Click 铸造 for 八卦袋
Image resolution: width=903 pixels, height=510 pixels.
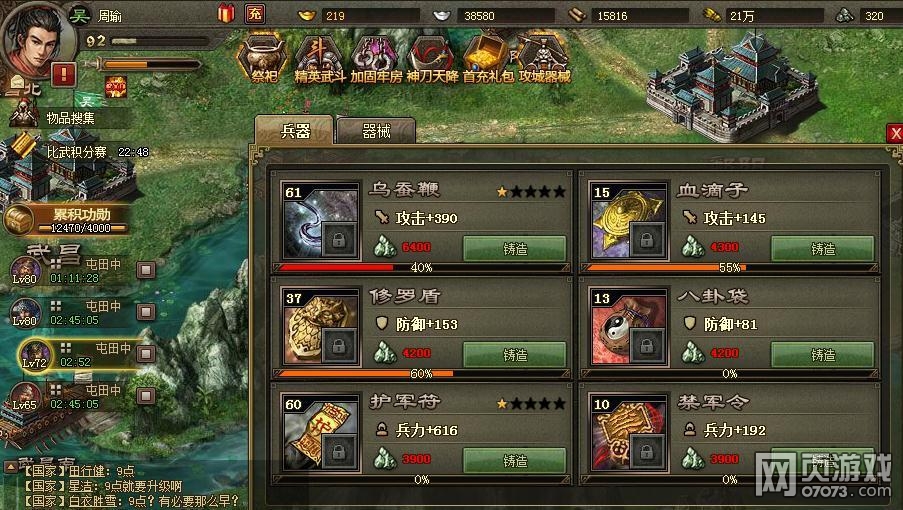(x=822, y=355)
